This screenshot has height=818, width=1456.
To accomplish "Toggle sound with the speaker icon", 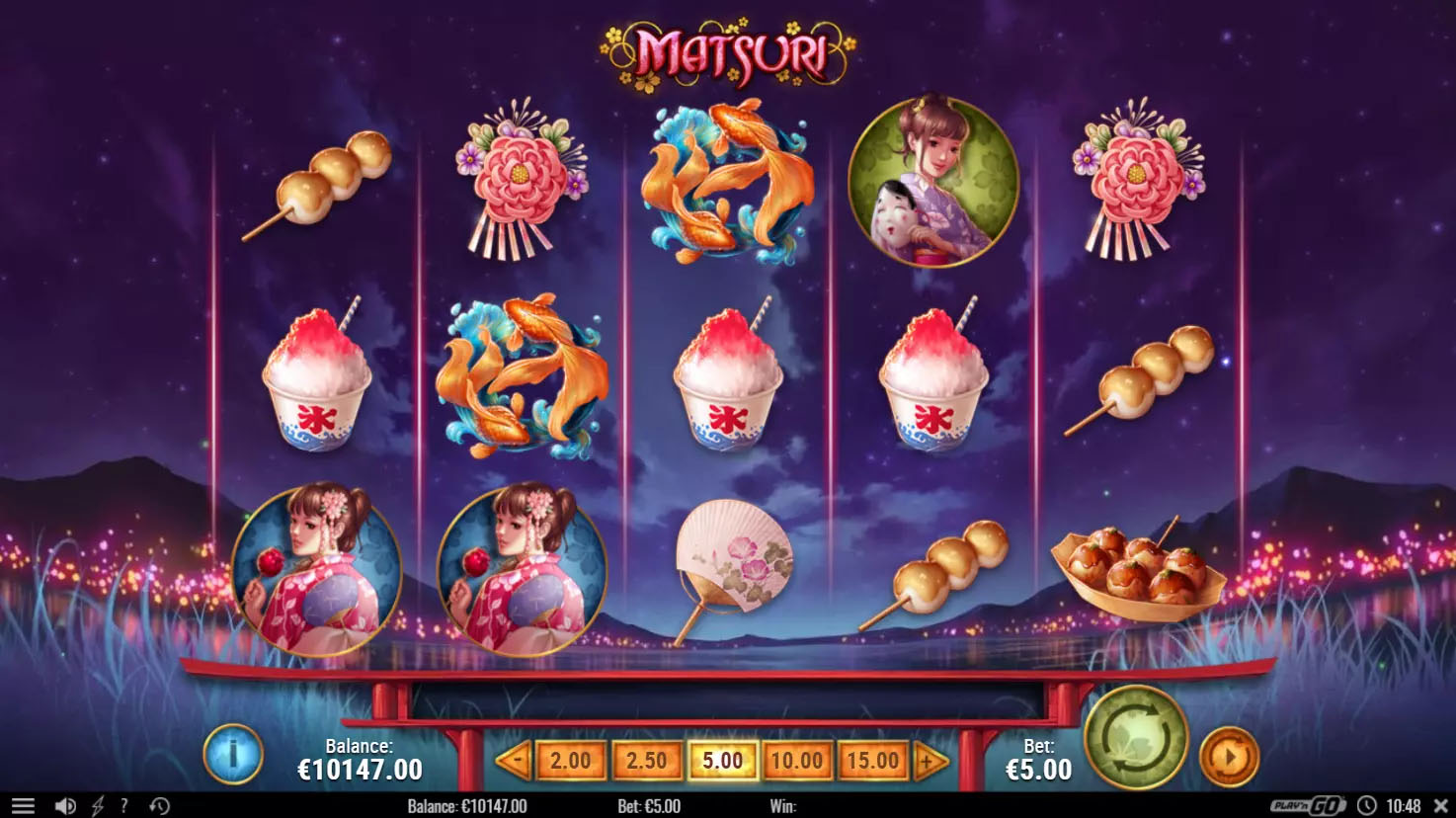I will (x=65, y=806).
